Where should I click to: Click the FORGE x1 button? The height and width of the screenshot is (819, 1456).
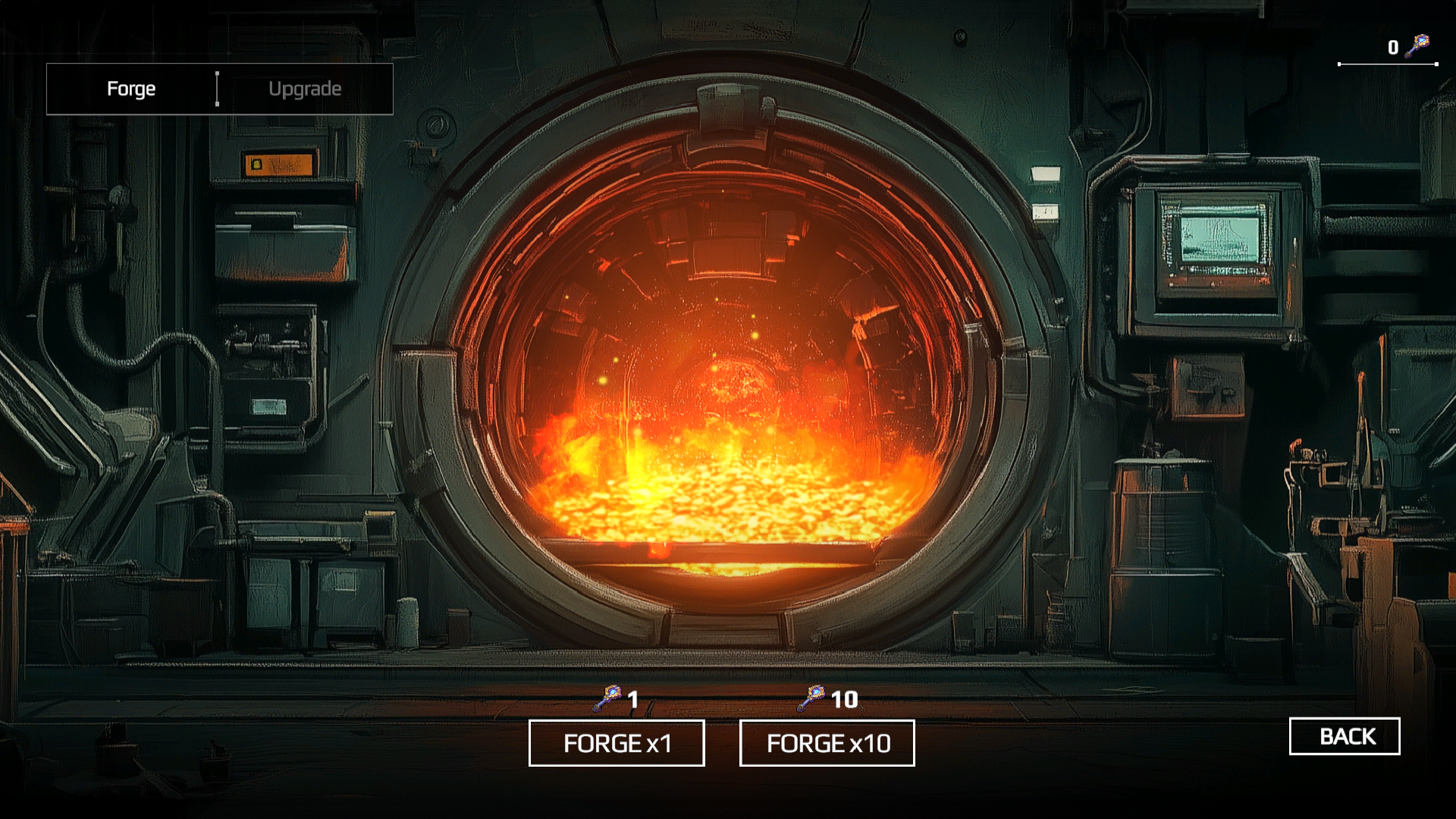pos(617,743)
